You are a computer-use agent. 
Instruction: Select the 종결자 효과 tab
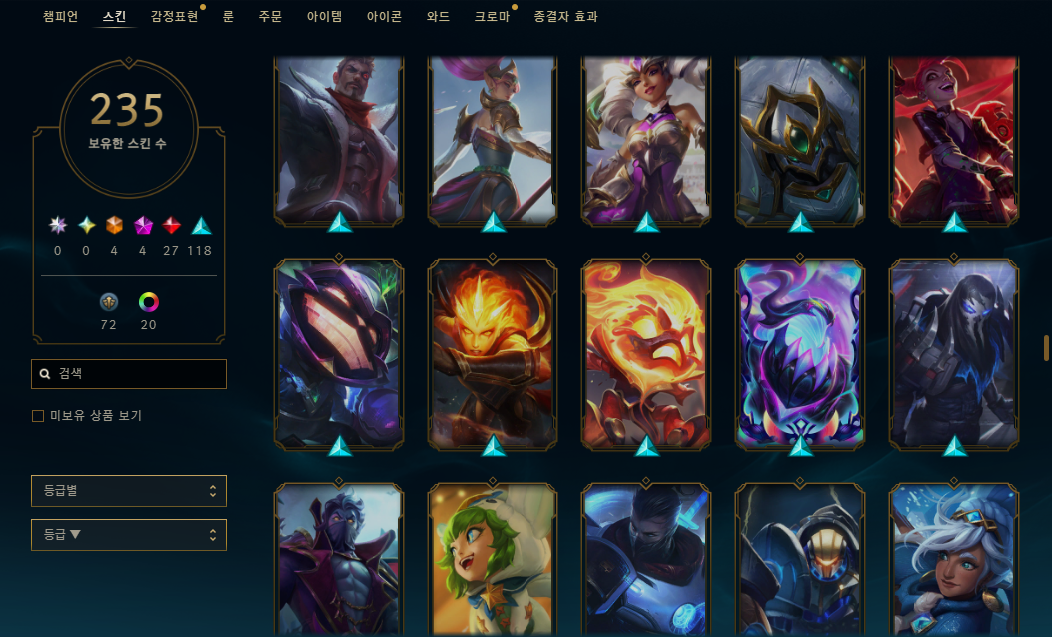tap(565, 17)
